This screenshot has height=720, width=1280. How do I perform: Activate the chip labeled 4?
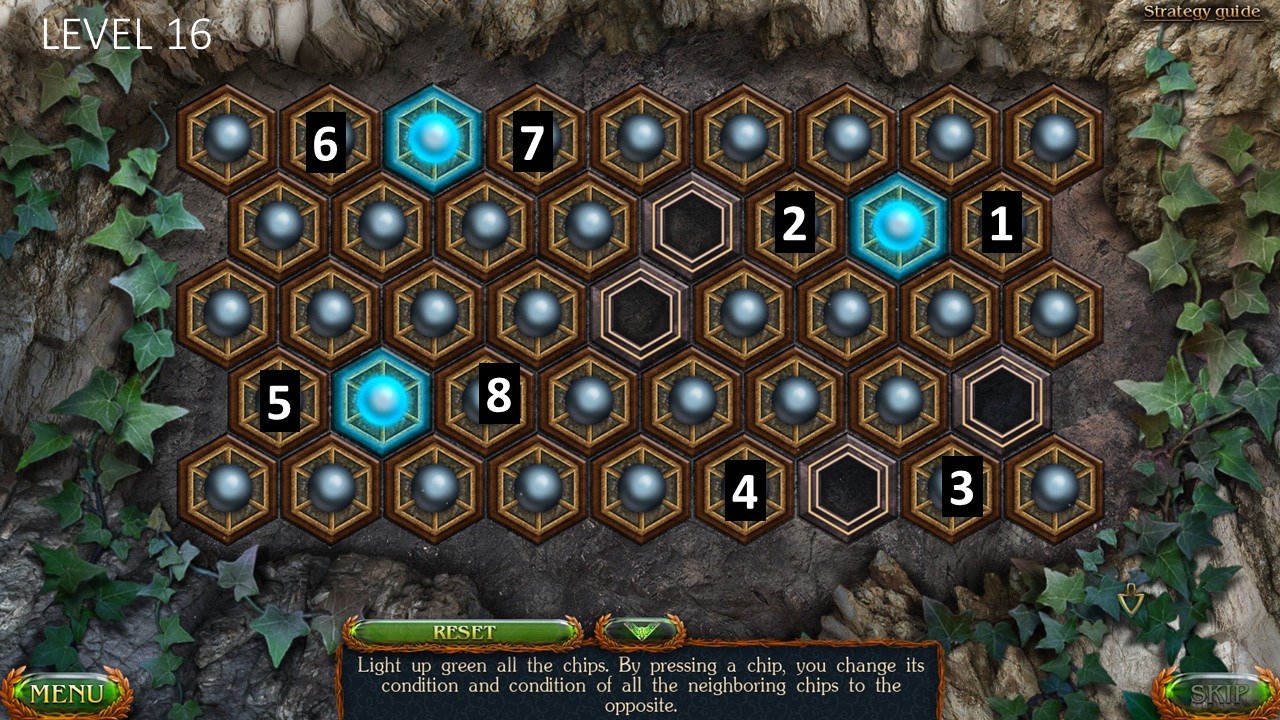pos(744,488)
